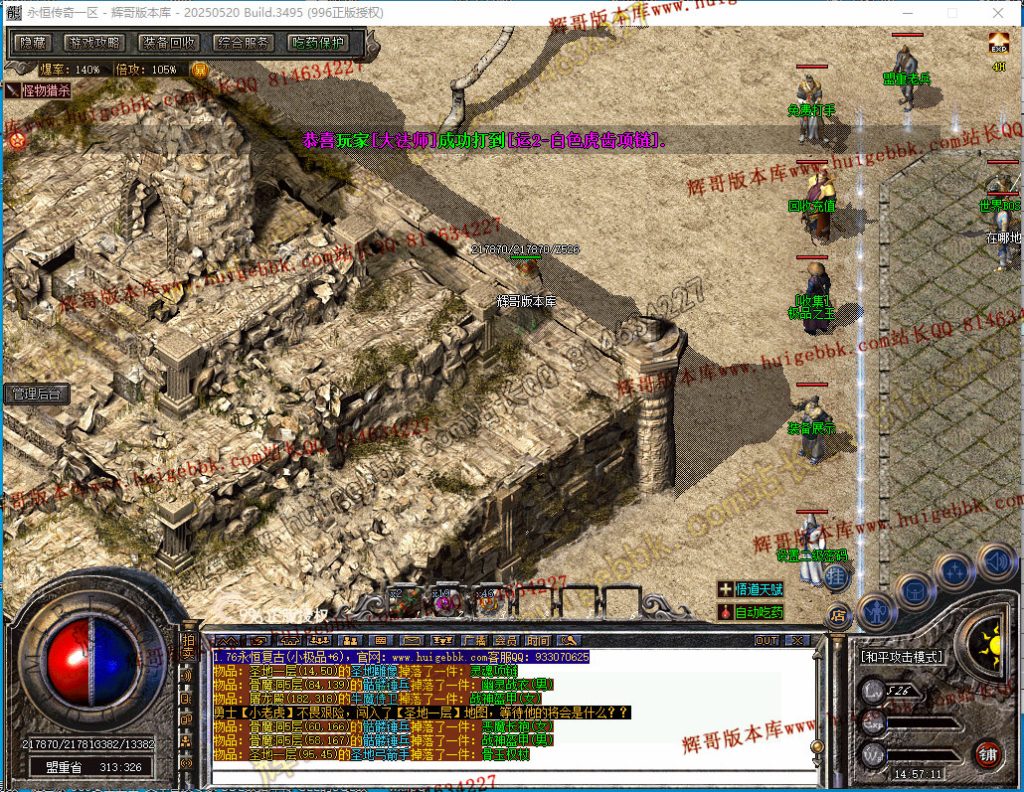Open the round 店 shop button
This screenshot has width=1024, height=792.
click(836, 614)
